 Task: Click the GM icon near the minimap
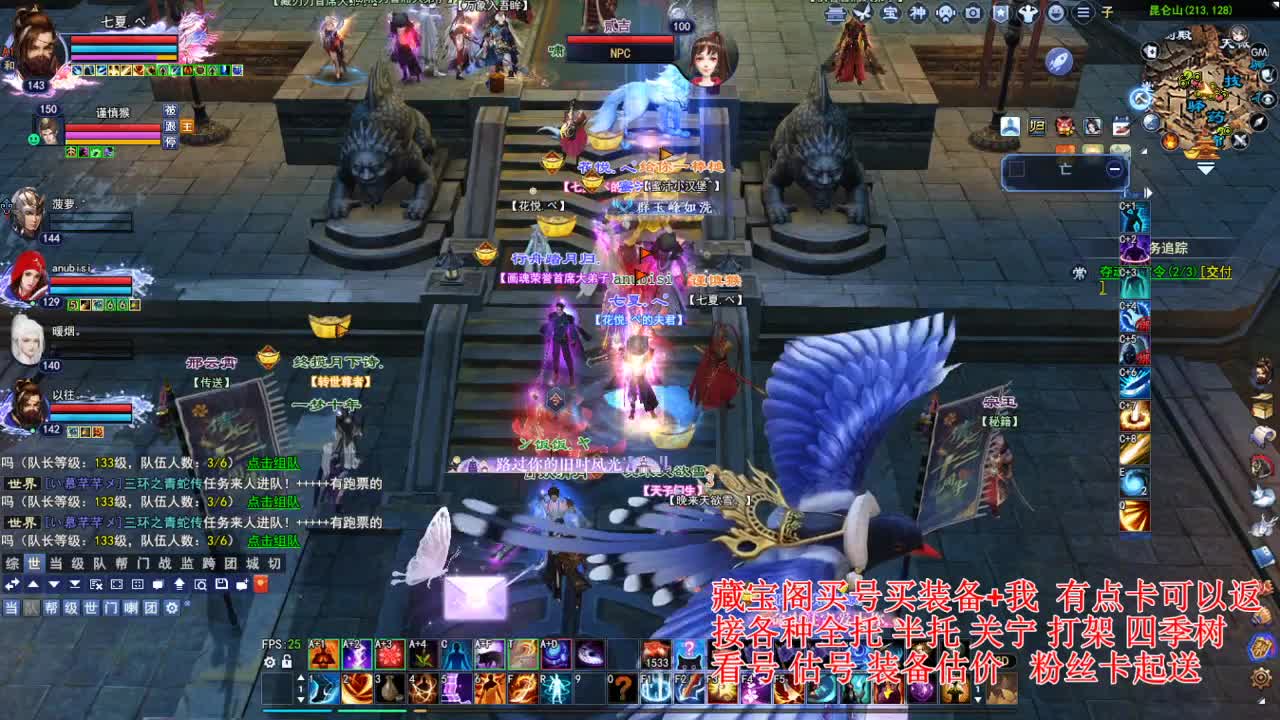point(1260,52)
